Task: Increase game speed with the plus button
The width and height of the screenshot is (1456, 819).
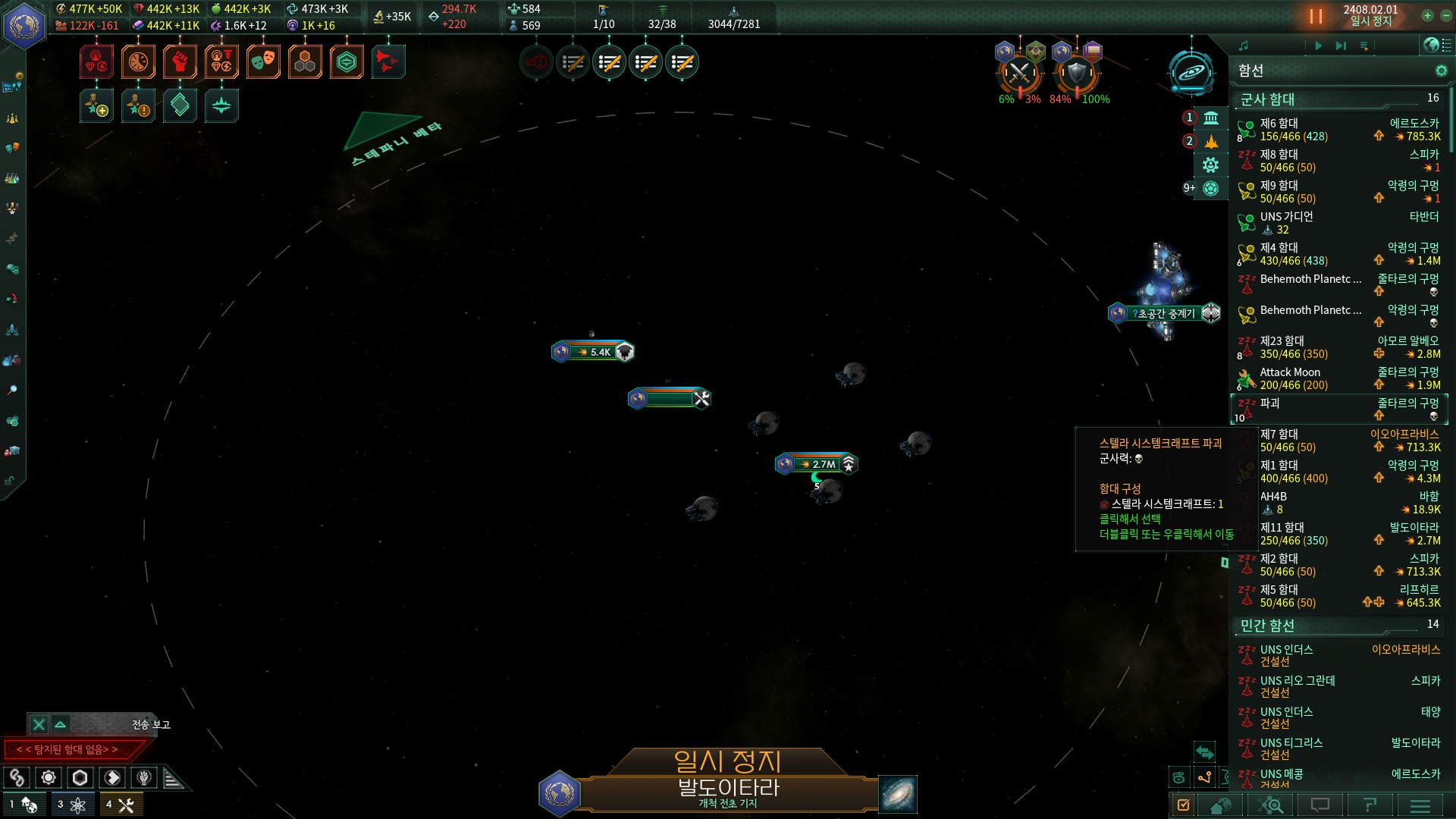Action: 1427,16
